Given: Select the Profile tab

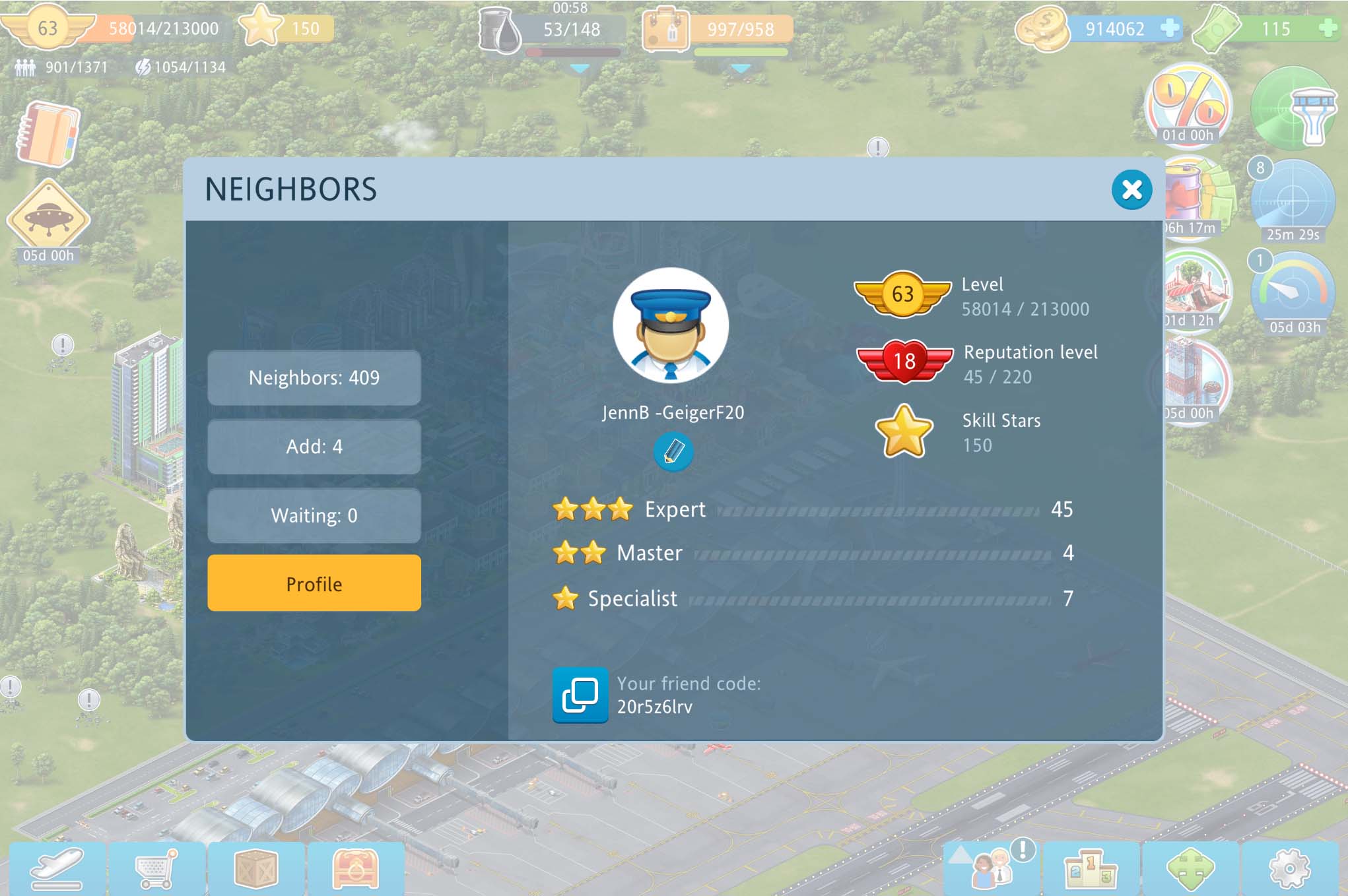Looking at the screenshot, I should pos(314,584).
